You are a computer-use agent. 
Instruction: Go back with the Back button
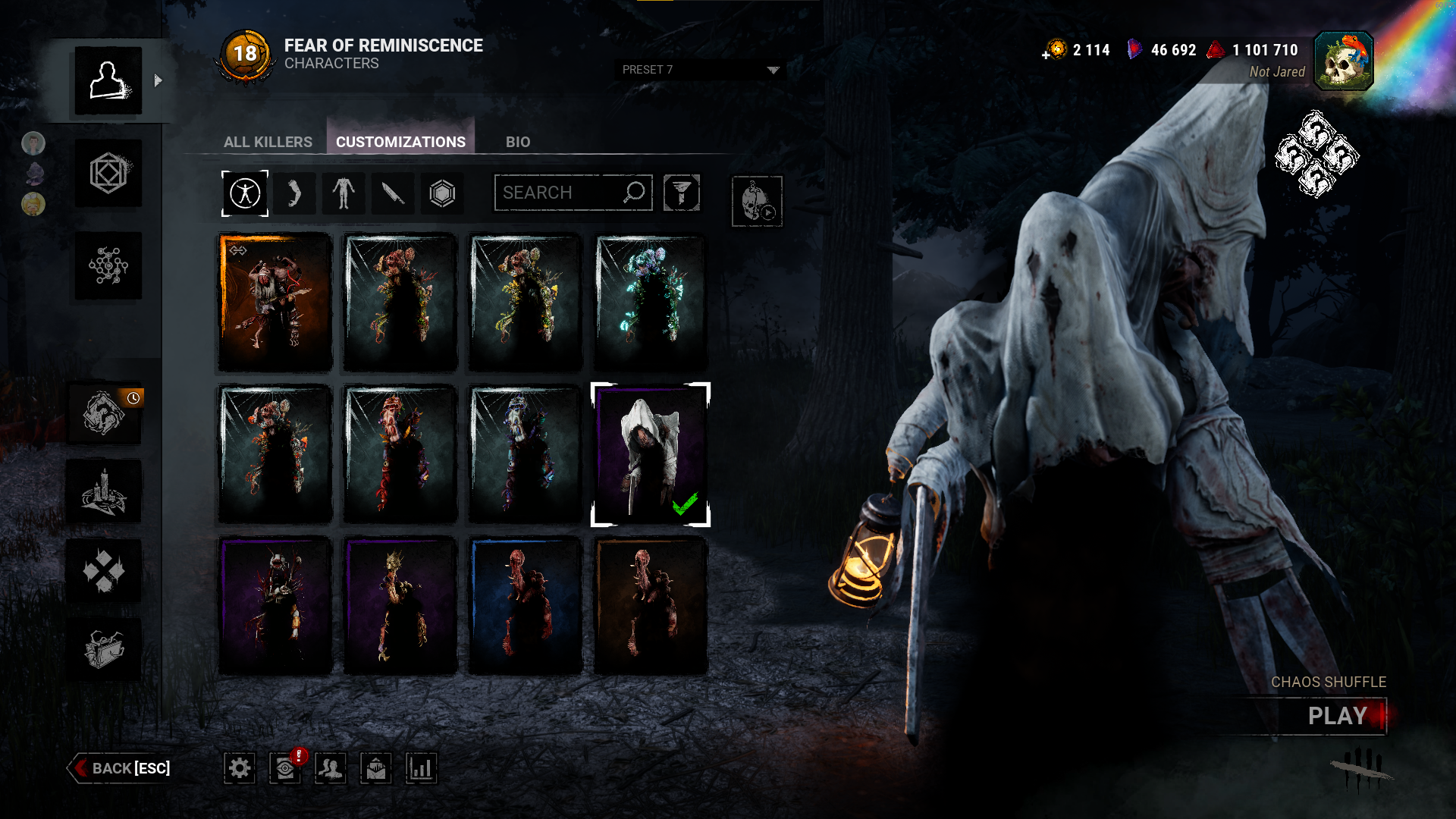[121, 768]
